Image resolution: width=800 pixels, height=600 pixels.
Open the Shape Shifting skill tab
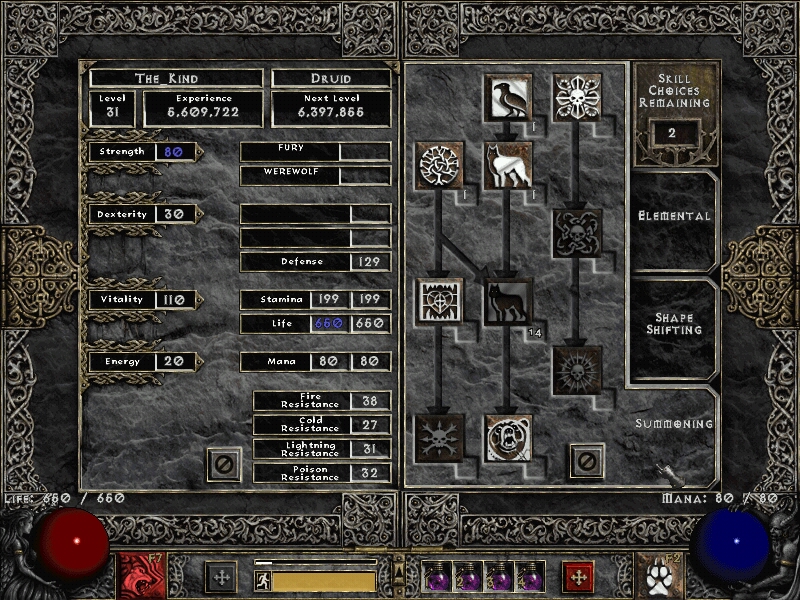click(x=675, y=324)
